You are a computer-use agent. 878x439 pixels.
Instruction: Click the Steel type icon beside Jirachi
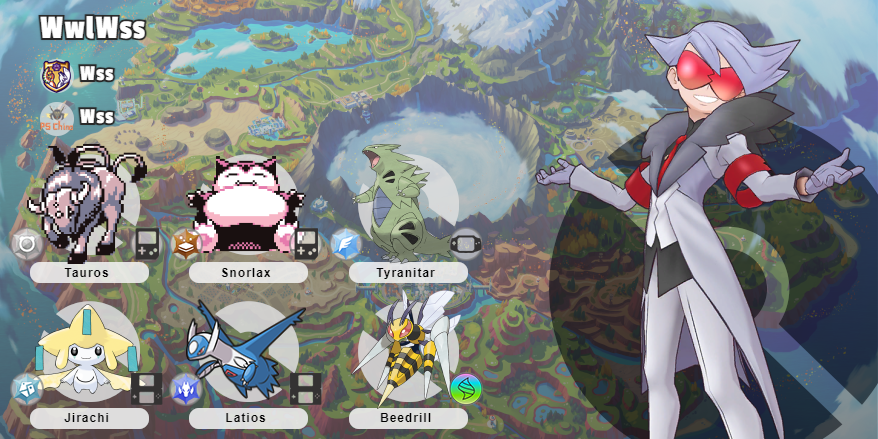pyautogui.click(x=26, y=389)
